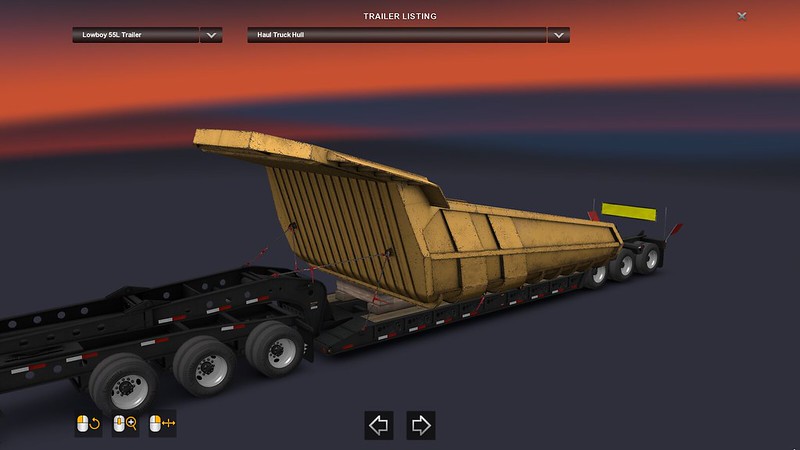
Task: Select the mouse pan camera icon
Action: (x=161, y=424)
